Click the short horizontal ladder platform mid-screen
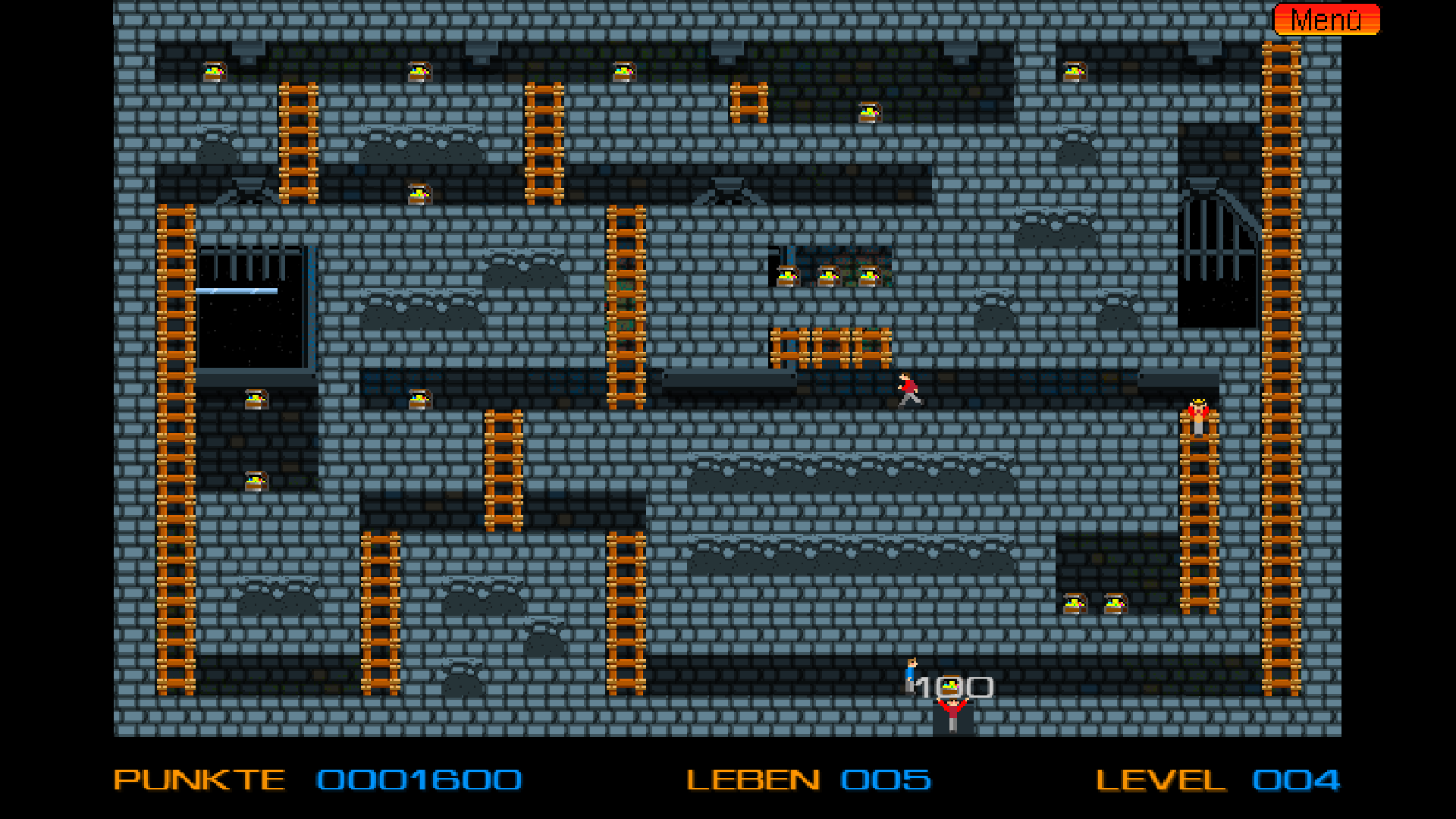 click(831, 346)
